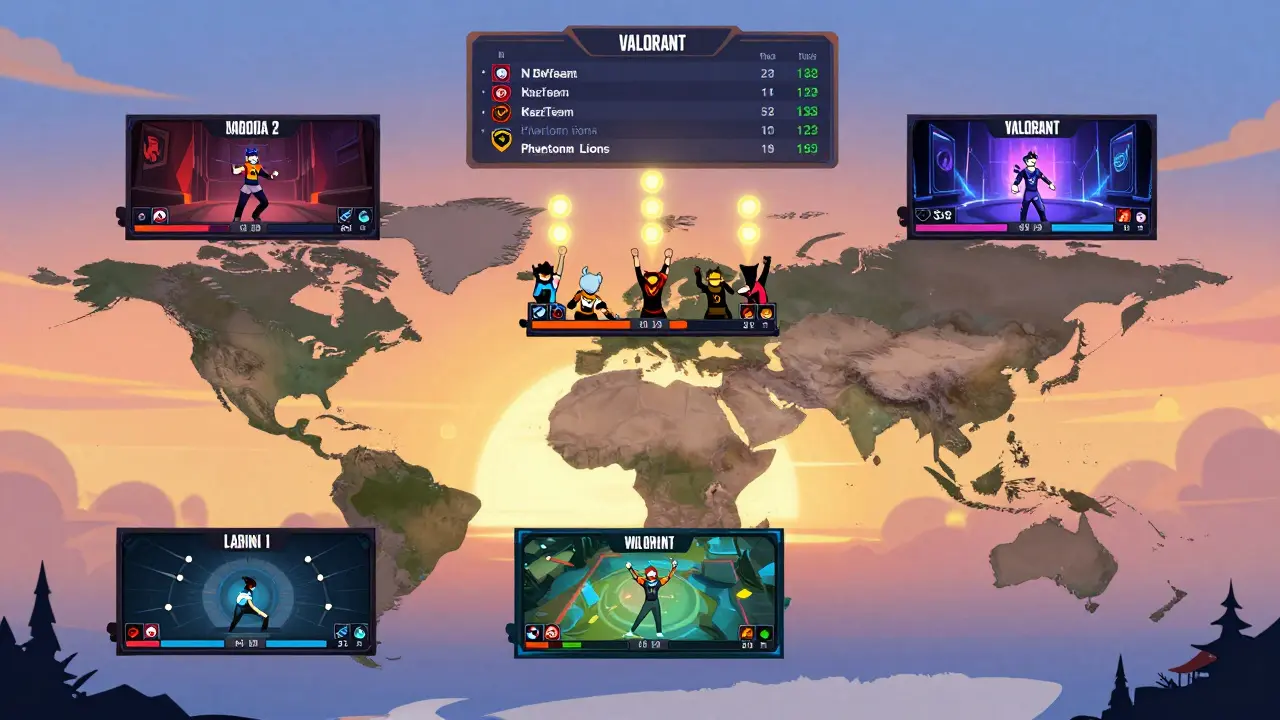Open the red-lit arena match panel

[252, 170]
